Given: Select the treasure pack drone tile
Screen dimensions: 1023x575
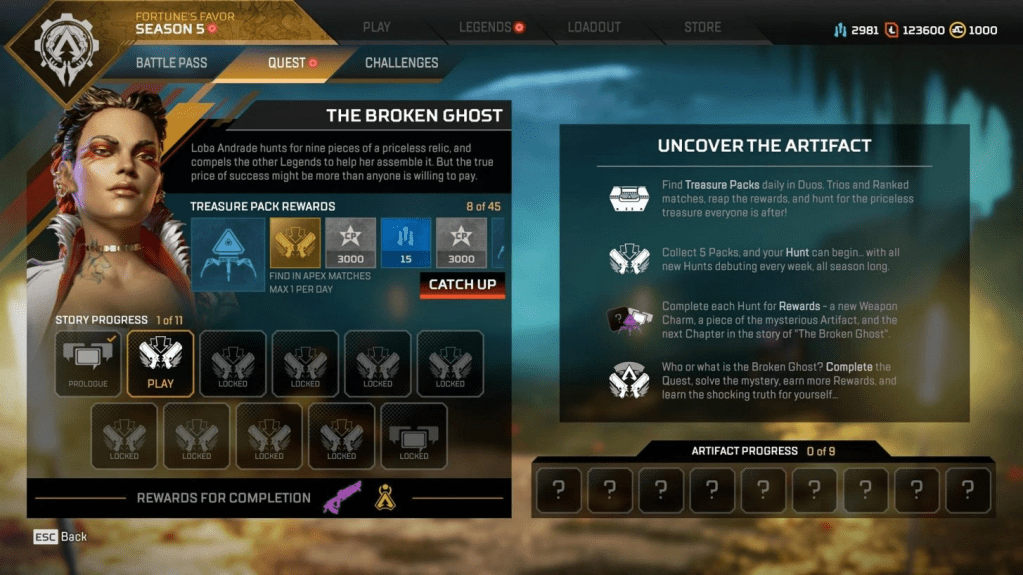Looking at the screenshot, I should coord(228,254).
